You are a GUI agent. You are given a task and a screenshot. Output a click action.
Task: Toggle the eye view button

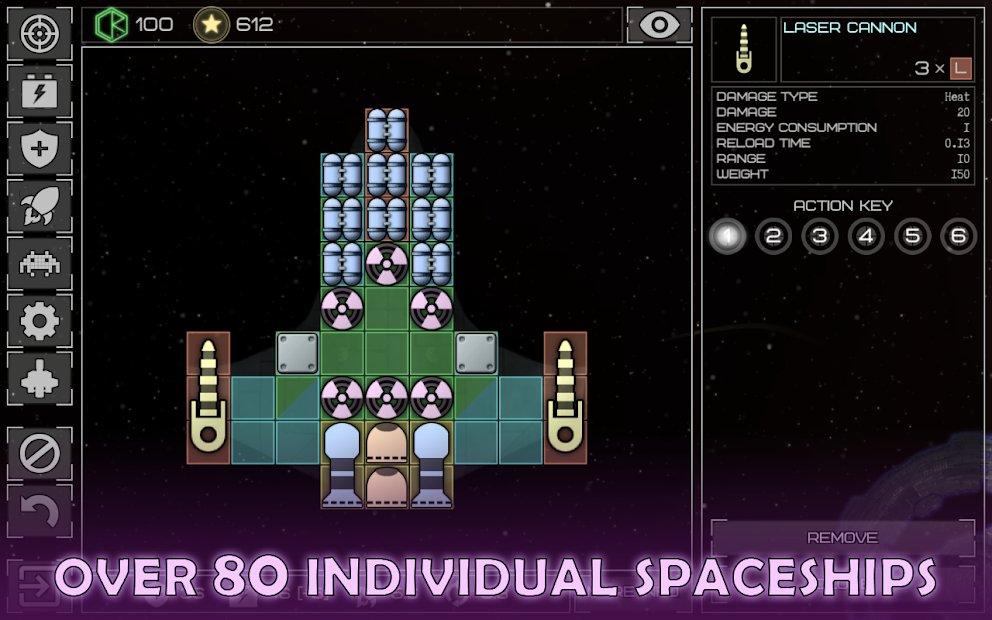pyautogui.click(x=659, y=25)
